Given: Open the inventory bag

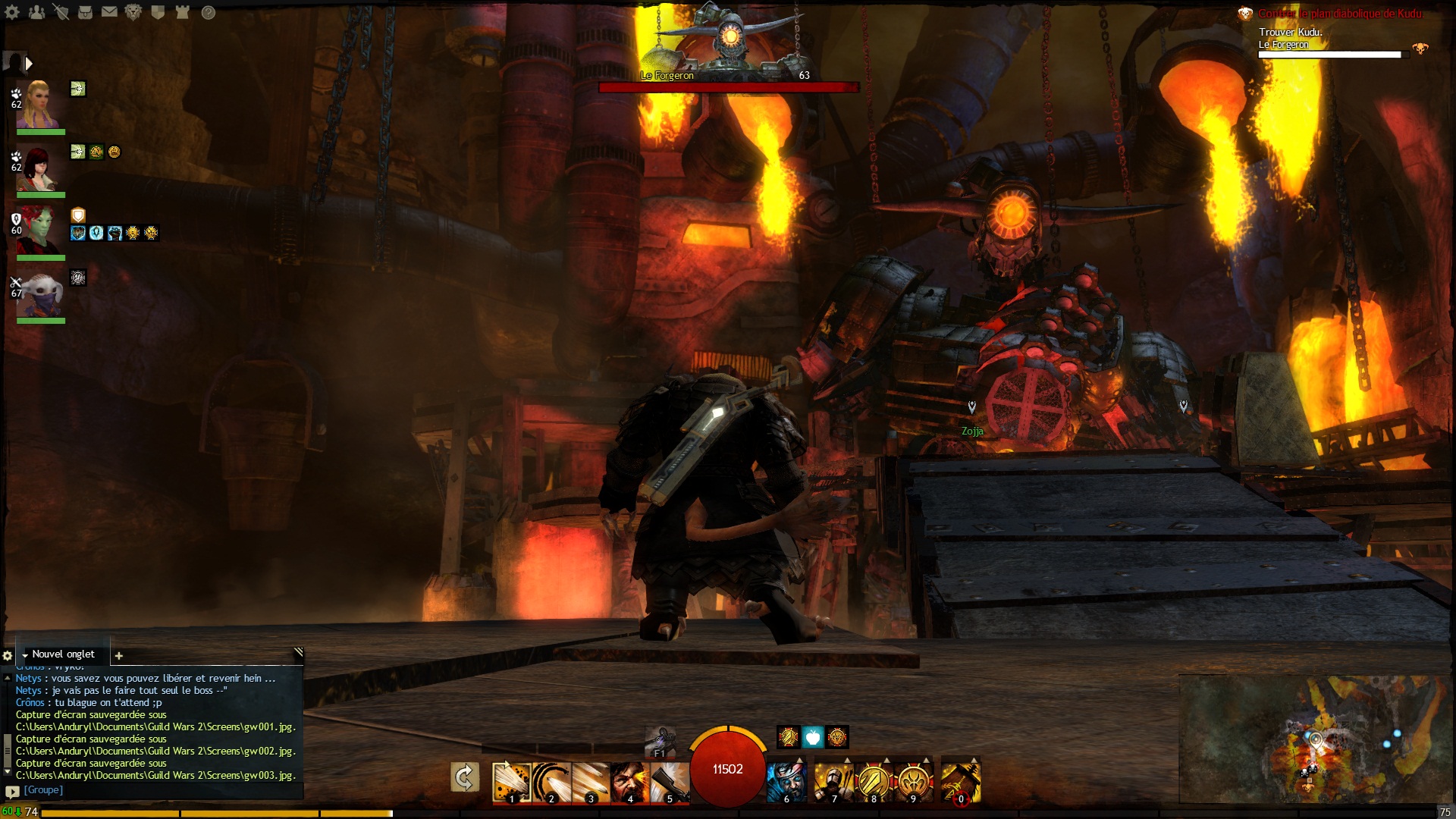Looking at the screenshot, I should click(85, 12).
